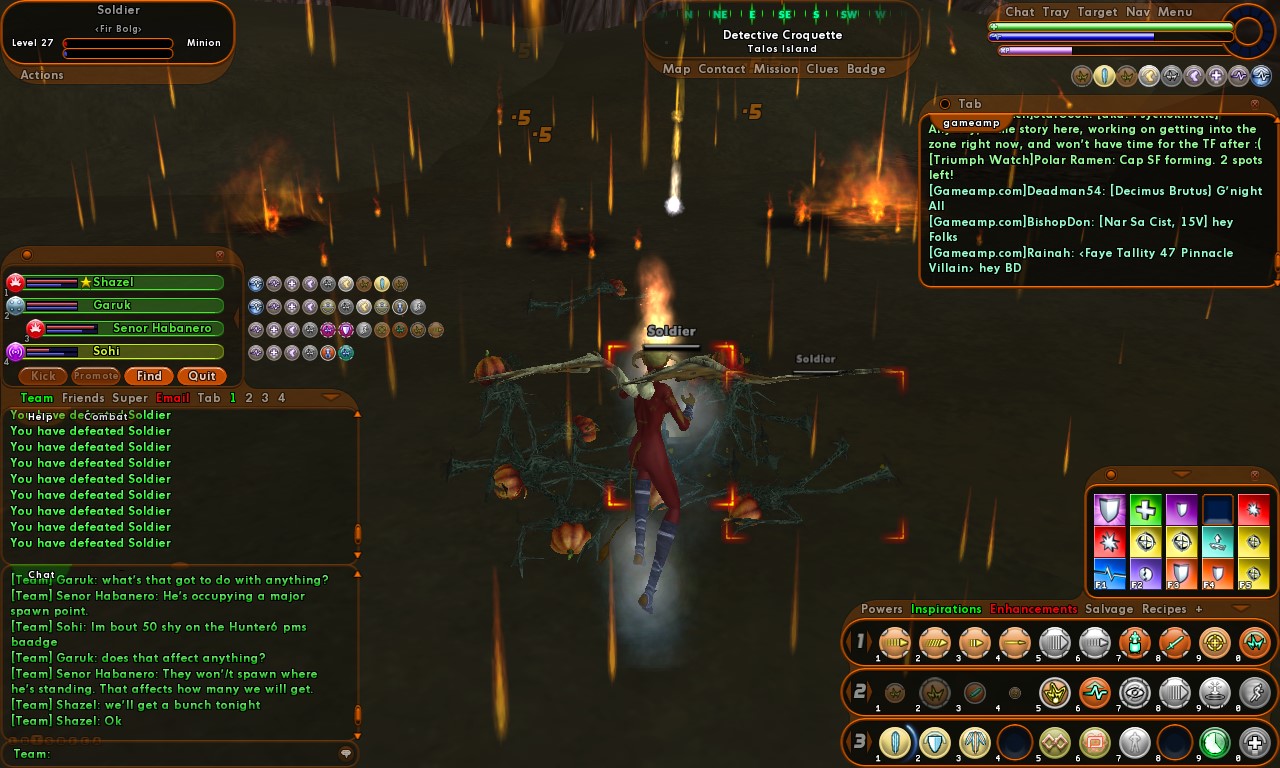This screenshot has height=768, width=1280.
Task: Select teammate Garuk
Action: [x=112, y=305]
